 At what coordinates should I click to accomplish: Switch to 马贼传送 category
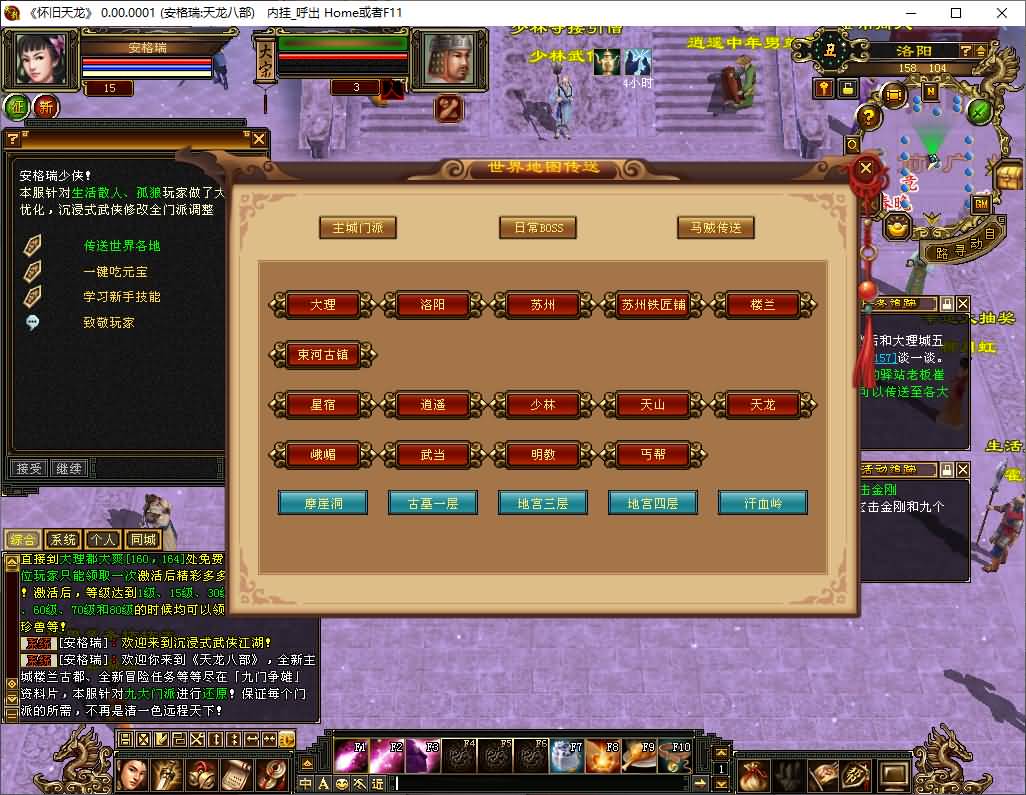click(x=716, y=227)
